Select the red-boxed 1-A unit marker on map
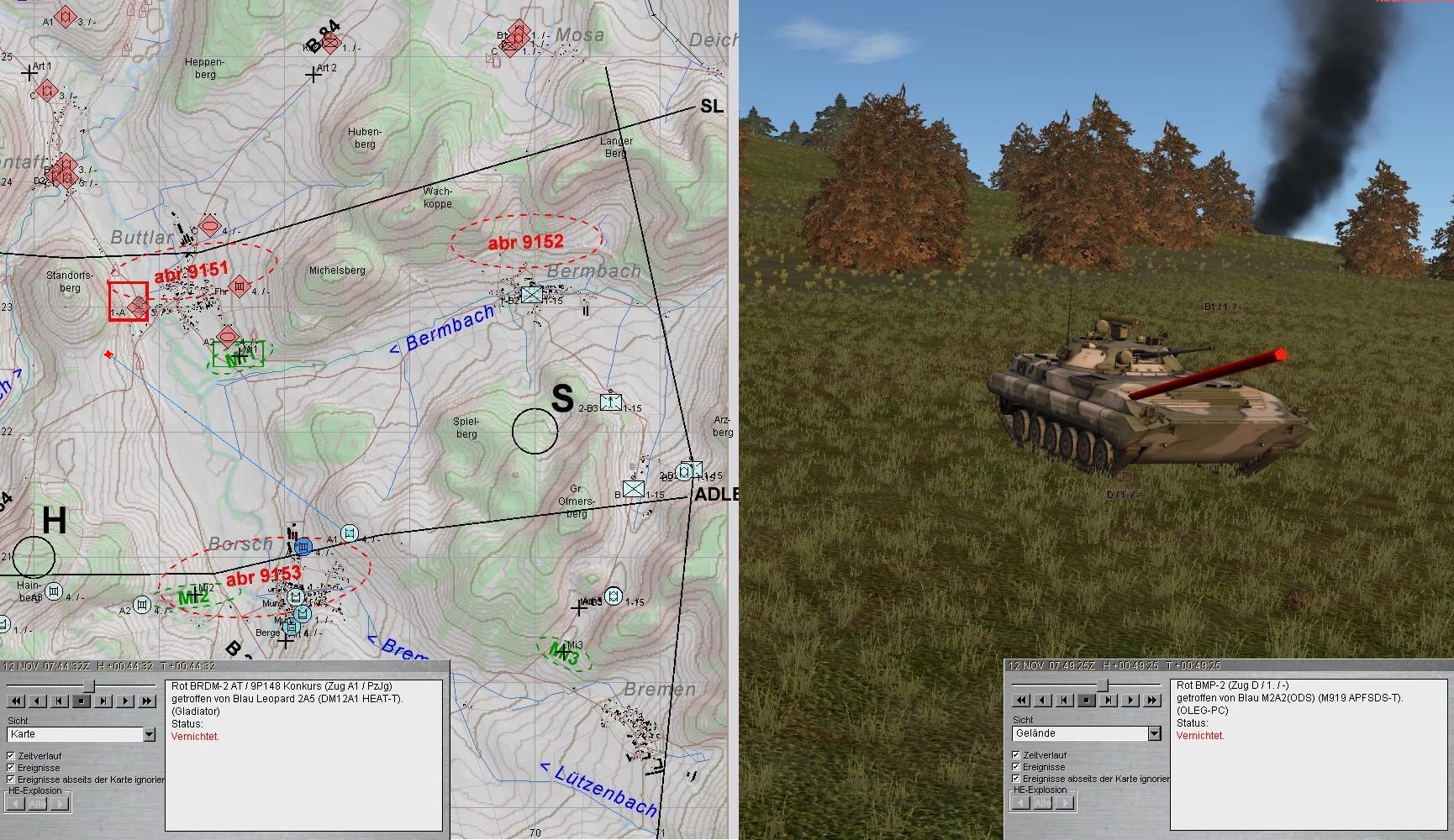The width and height of the screenshot is (1454, 840). 128,302
